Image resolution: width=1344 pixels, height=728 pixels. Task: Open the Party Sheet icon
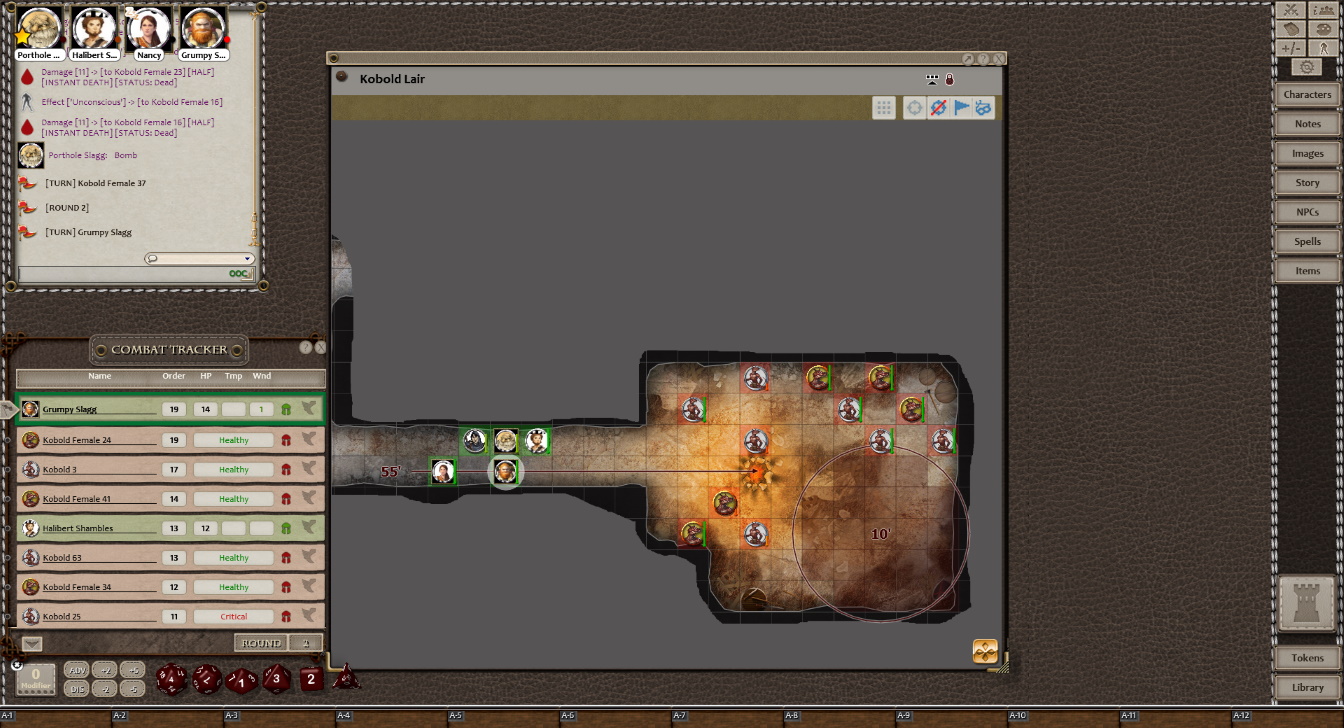click(1325, 11)
